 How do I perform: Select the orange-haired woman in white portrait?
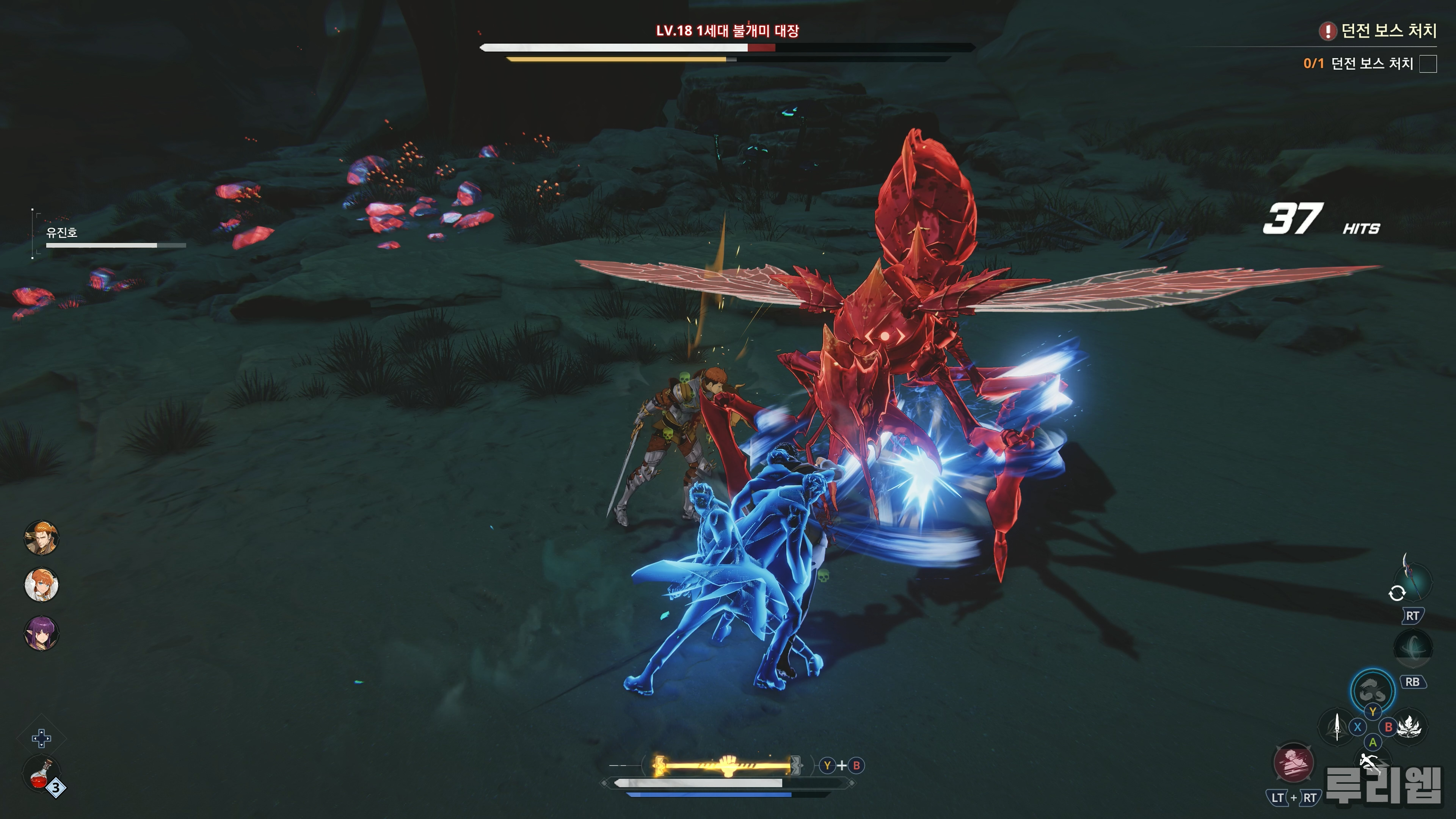[41, 585]
